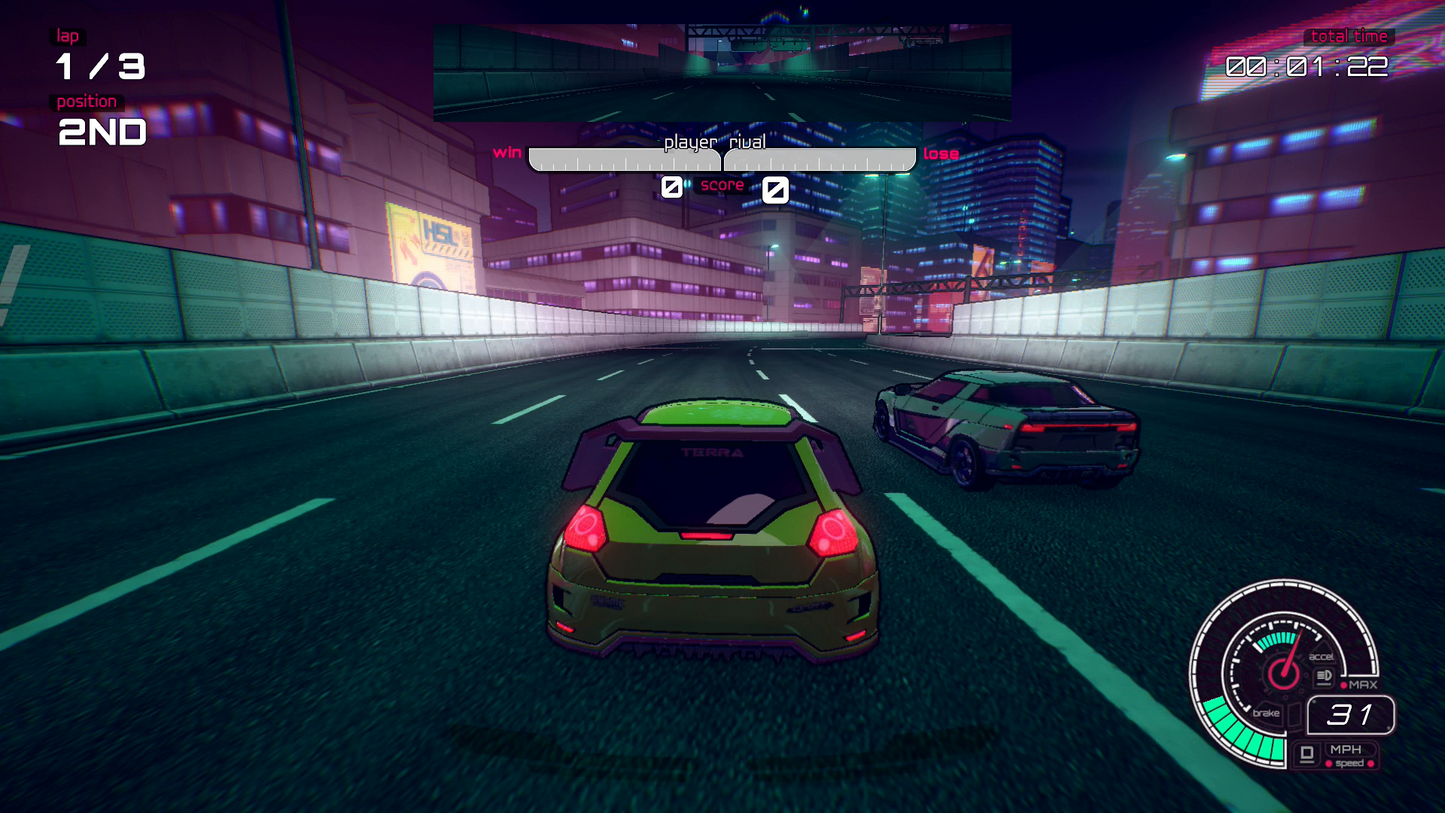Select the headlight icon on the speedometer
Viewport: 1445px width, 813px height.
(1324, 676)
